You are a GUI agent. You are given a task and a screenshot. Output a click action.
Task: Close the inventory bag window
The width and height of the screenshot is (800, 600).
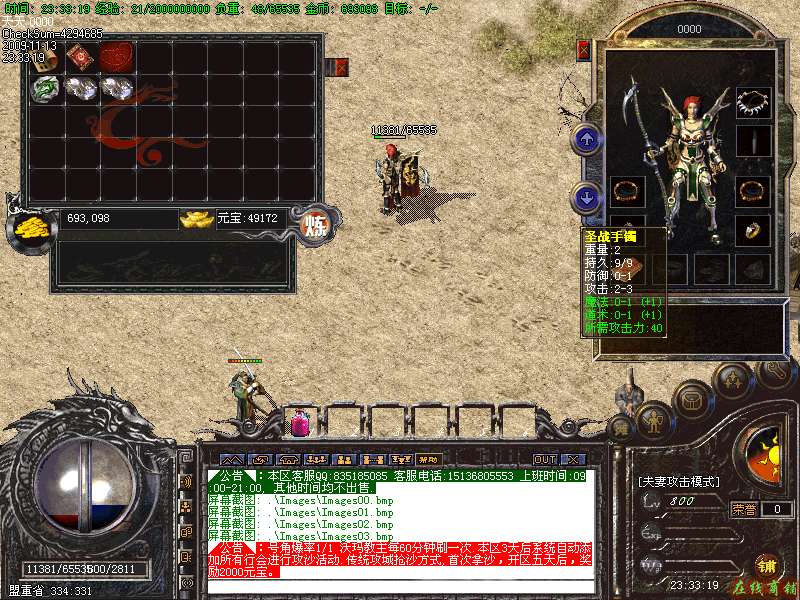coord(342,67)
